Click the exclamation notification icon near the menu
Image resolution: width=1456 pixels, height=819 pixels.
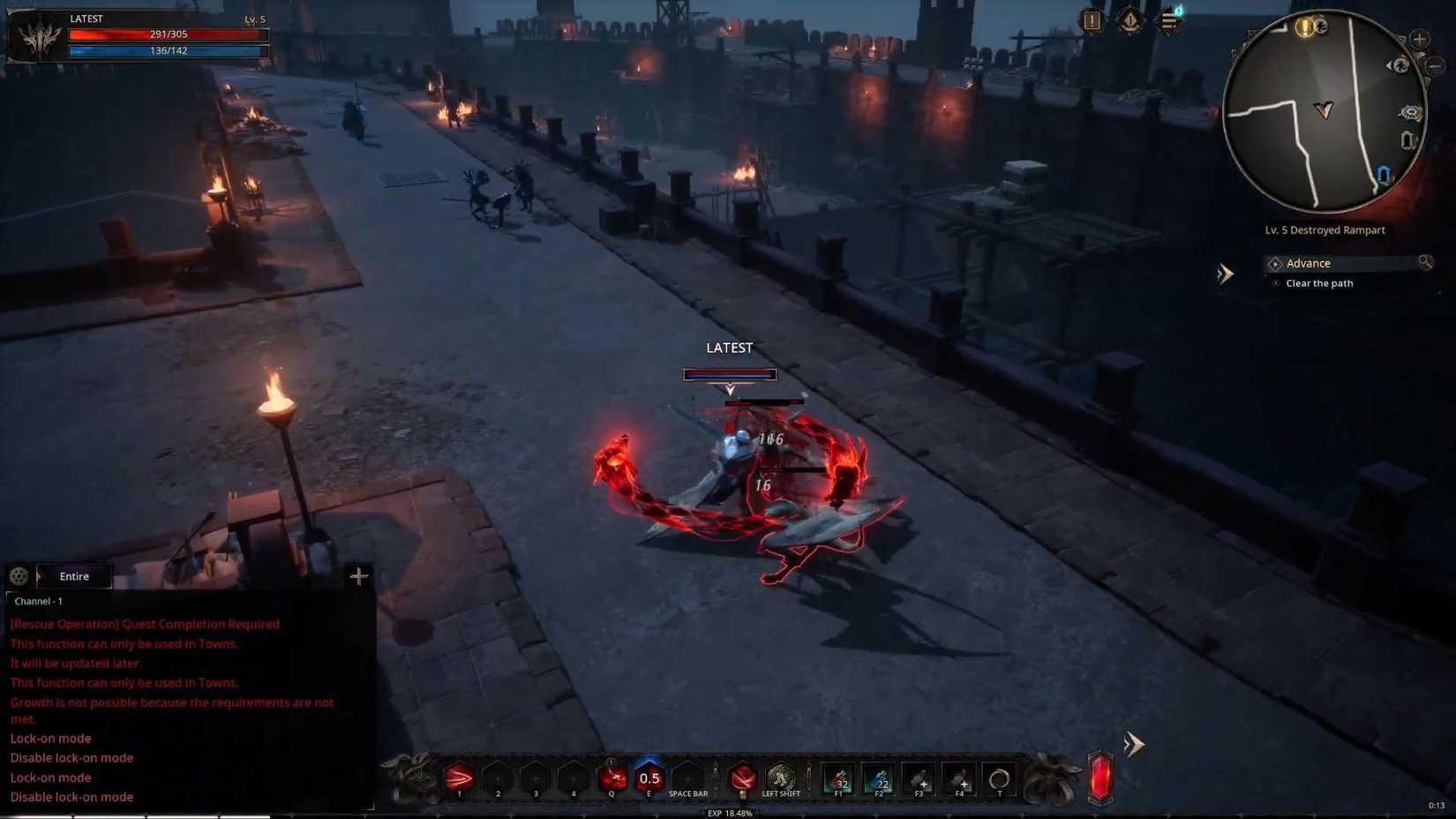1092,21
